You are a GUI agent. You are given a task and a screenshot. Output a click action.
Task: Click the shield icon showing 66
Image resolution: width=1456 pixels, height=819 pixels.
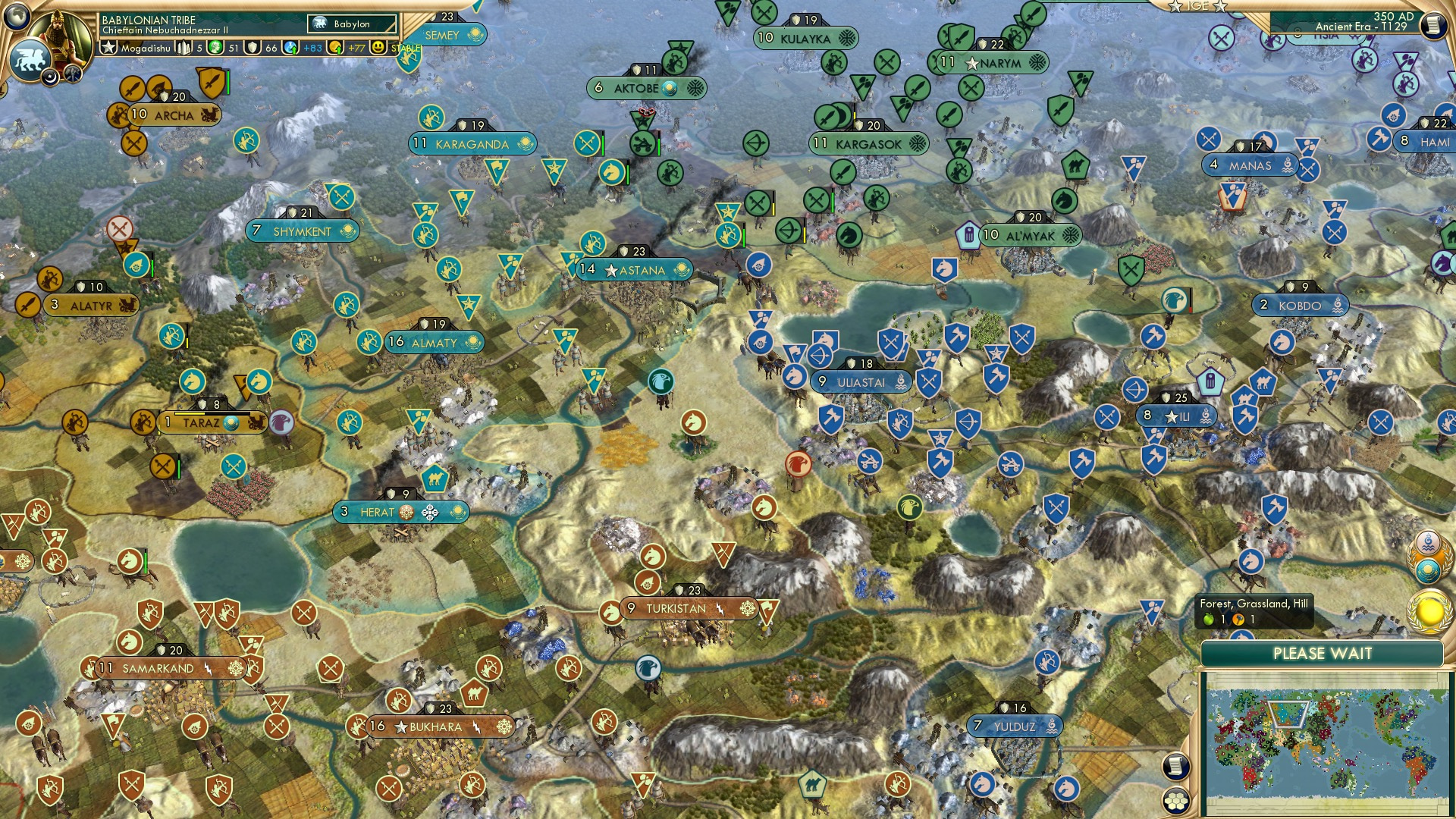click(x=253, y=48)
